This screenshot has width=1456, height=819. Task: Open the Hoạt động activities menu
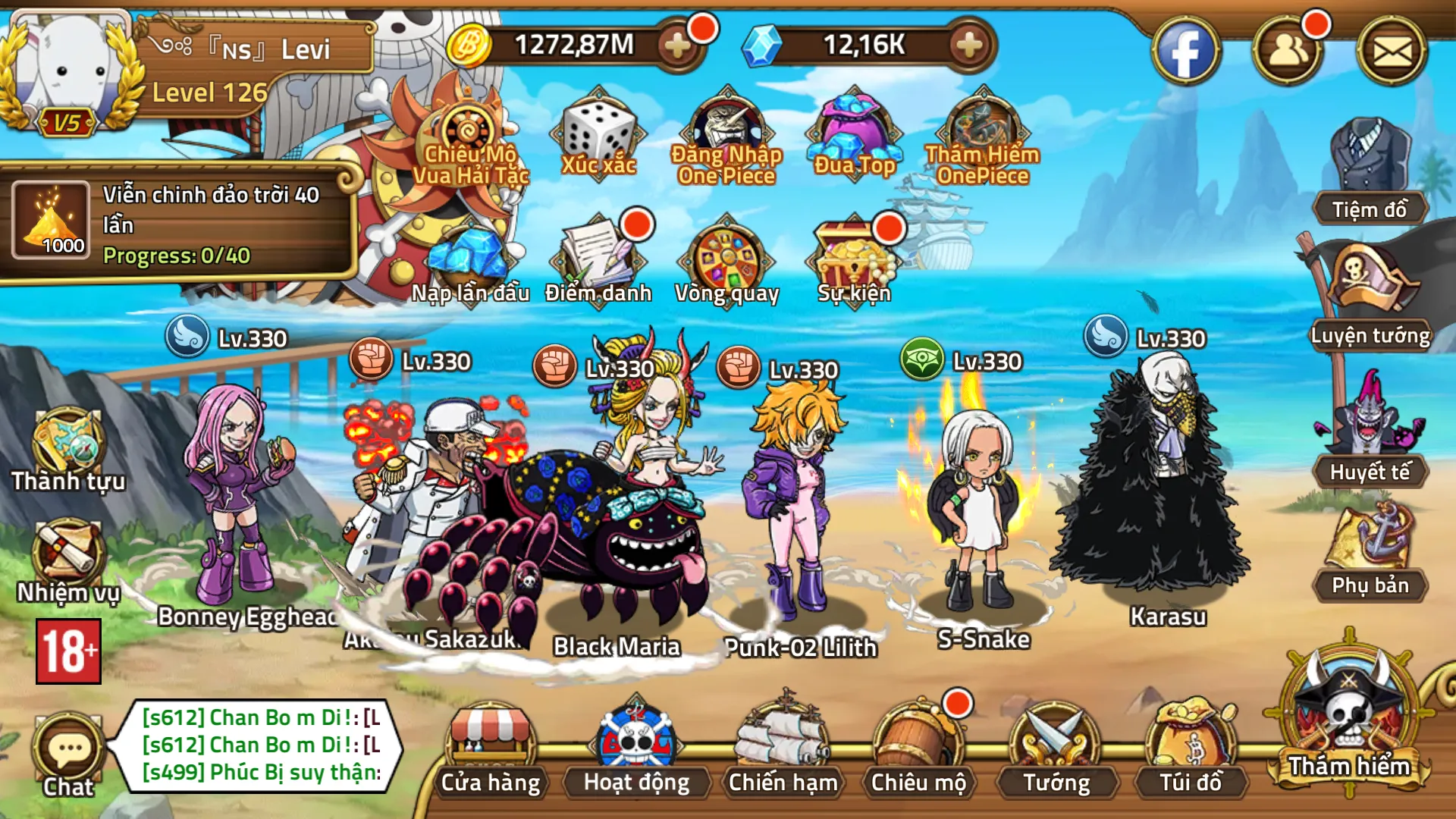(x=636, y=751)
